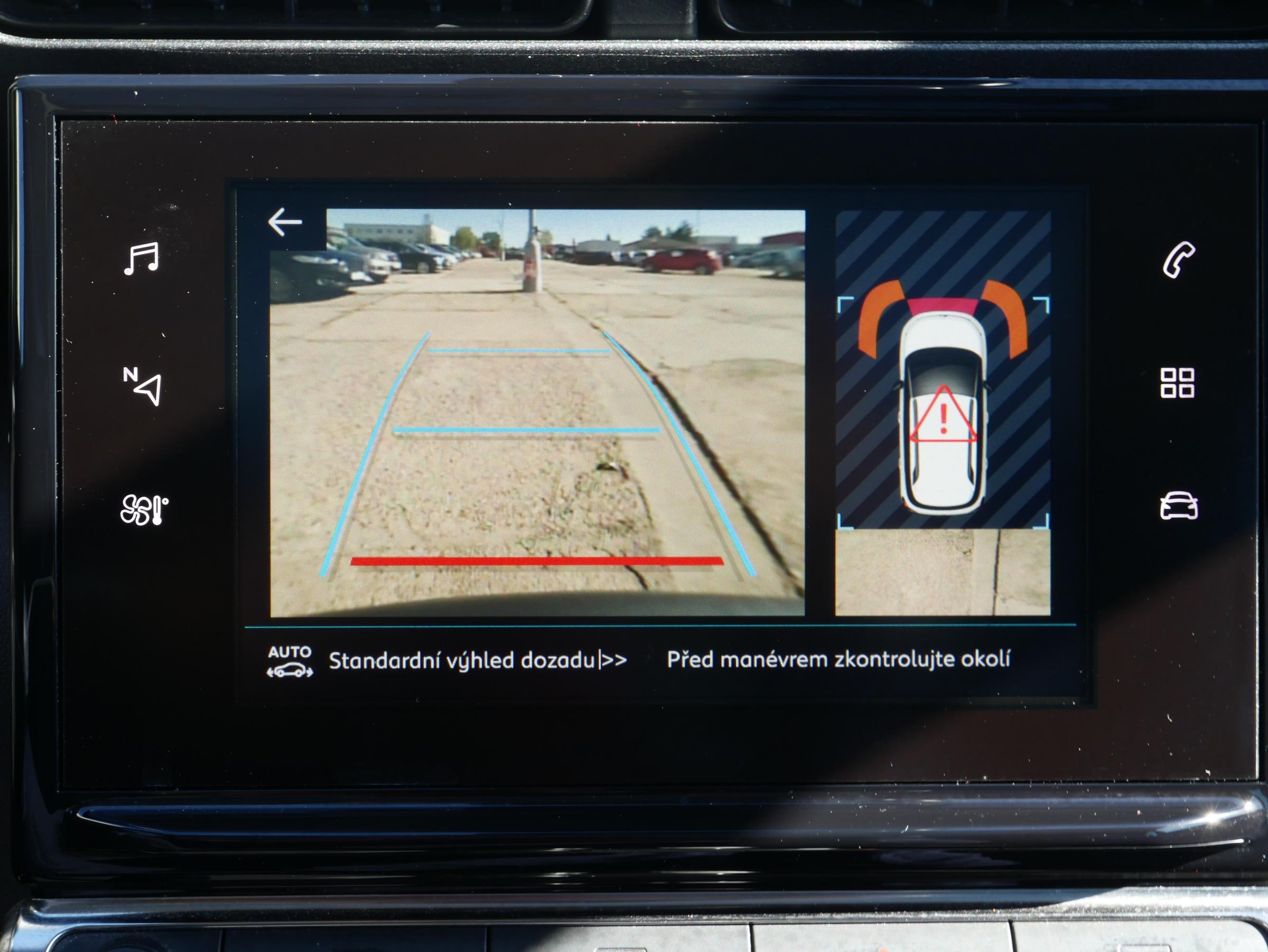Image resolution: width=1268 pixels, height=952 pixels.
Task: Open the climate fan controls
Action: [x=144, y=509]
